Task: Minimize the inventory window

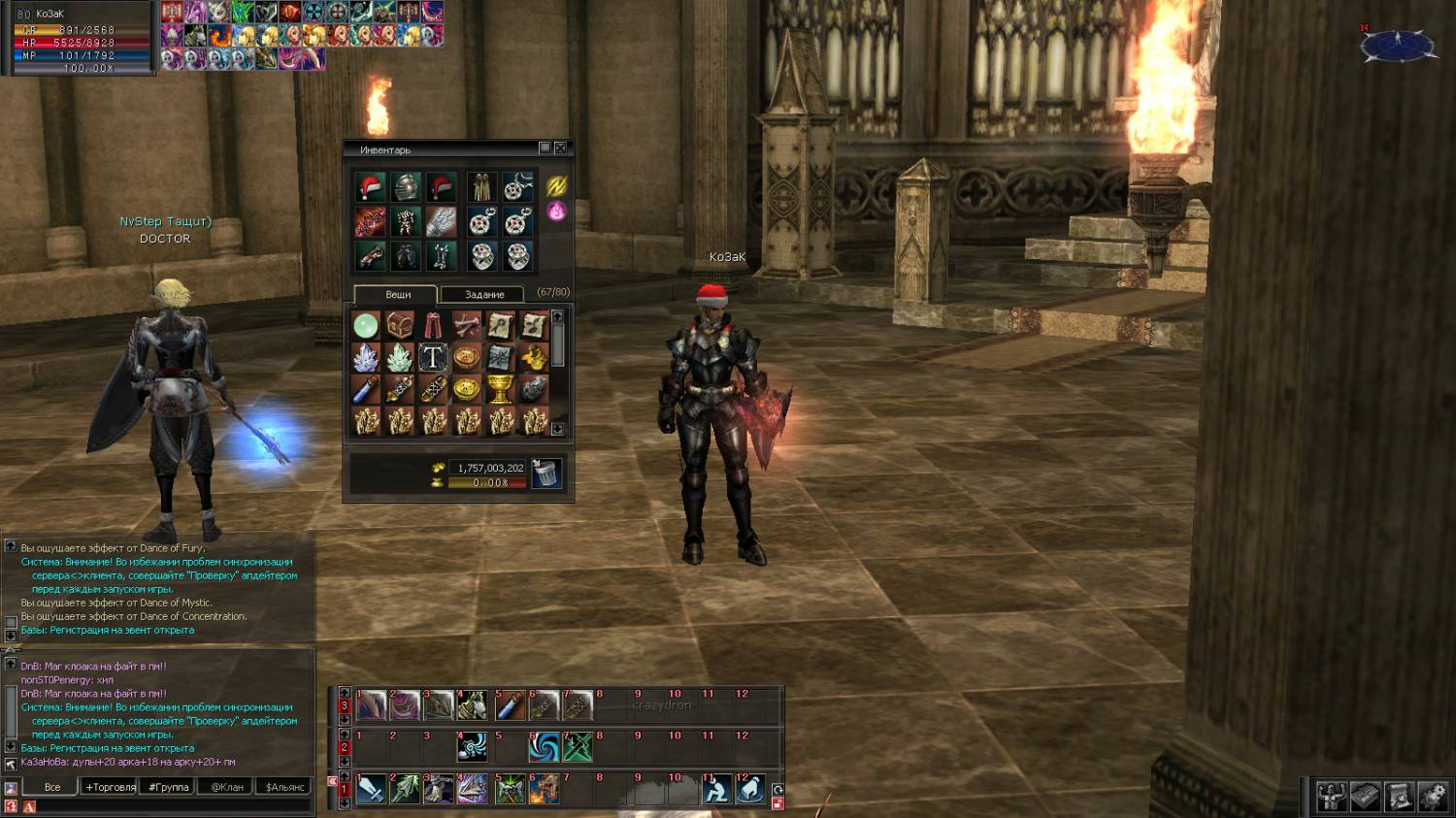Action: 545,148
